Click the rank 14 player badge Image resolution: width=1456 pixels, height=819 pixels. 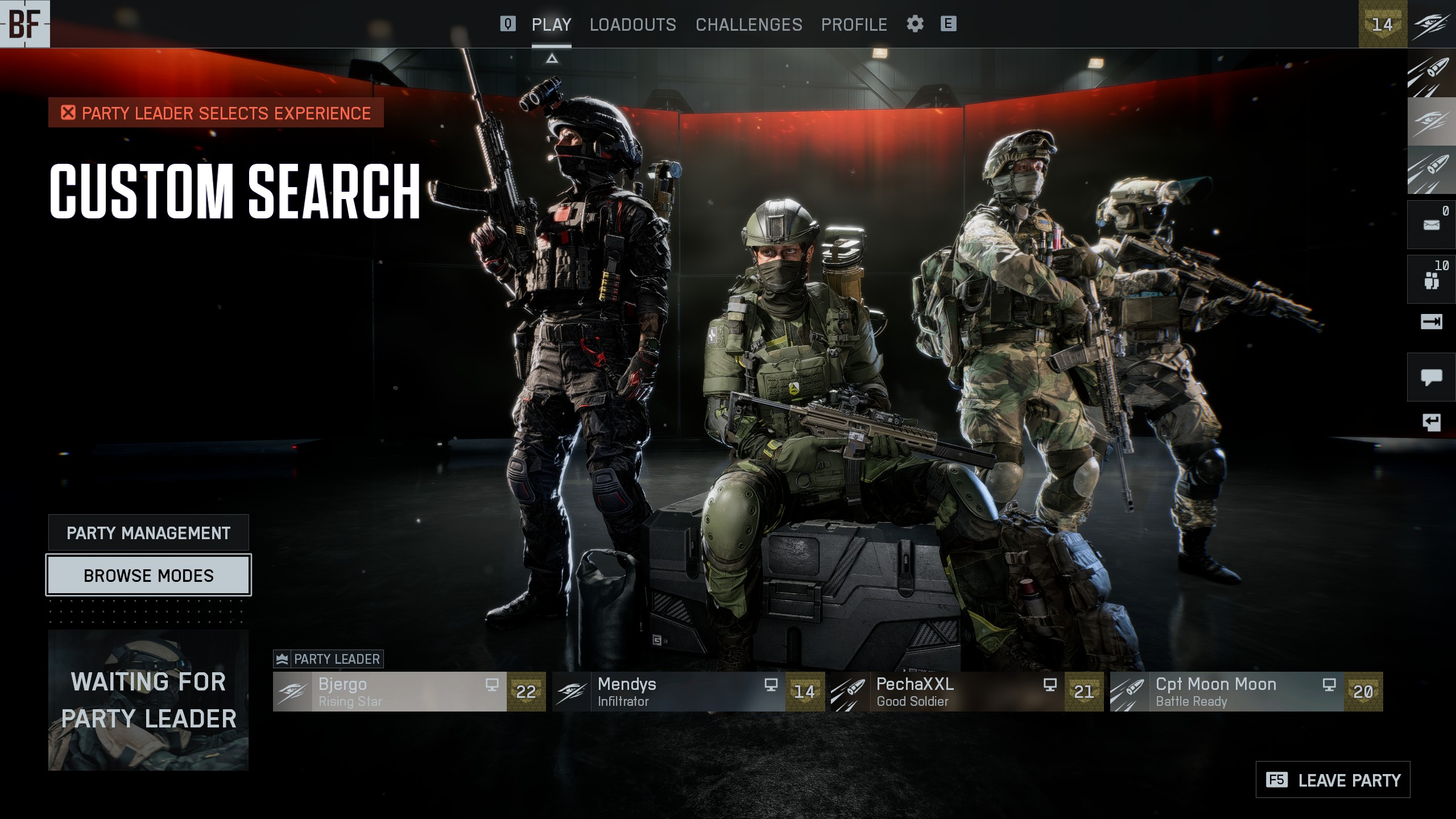click(x=1382, y=24)
